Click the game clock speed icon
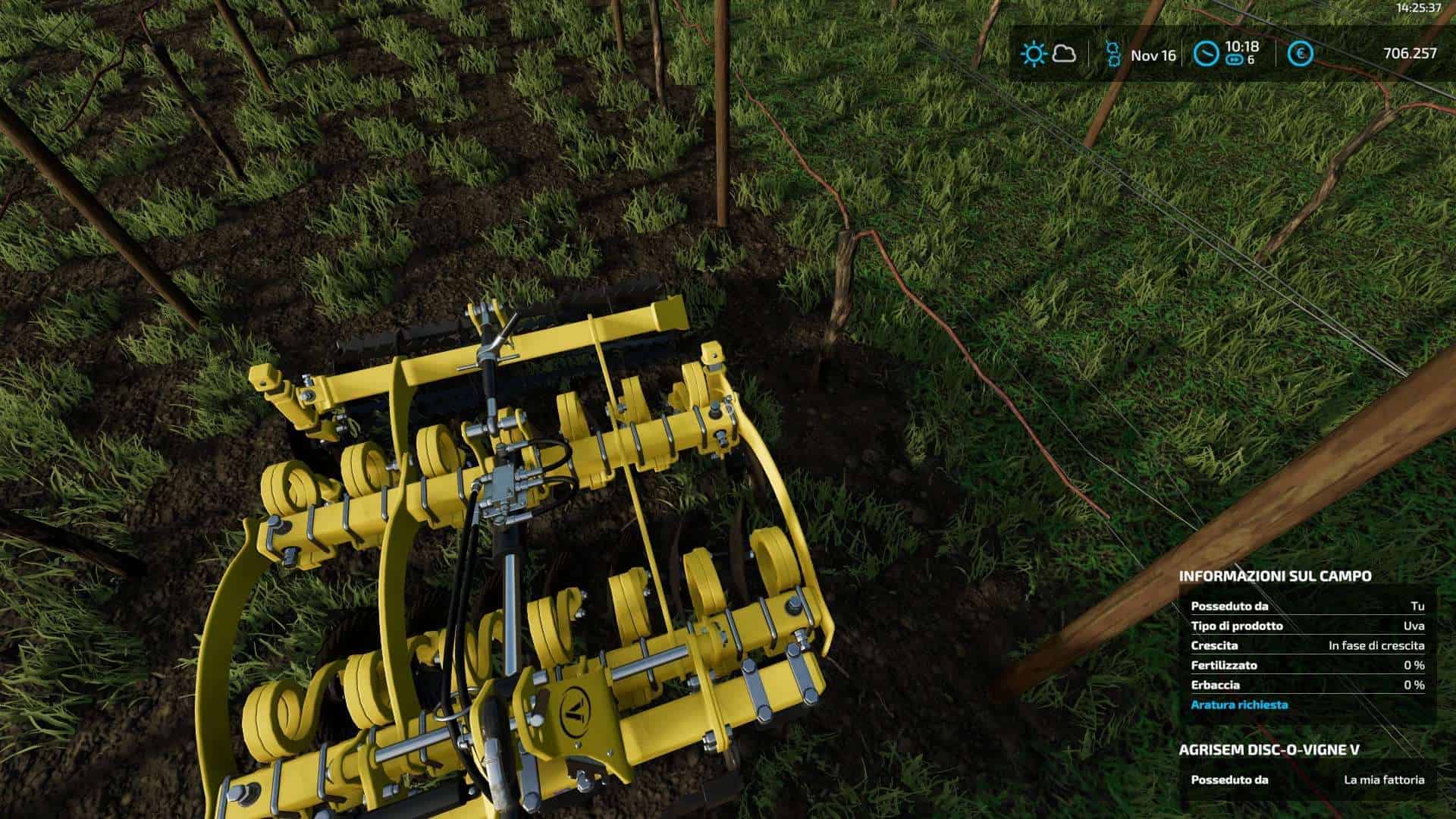1456x819 pixels. tap(1206, 54)
